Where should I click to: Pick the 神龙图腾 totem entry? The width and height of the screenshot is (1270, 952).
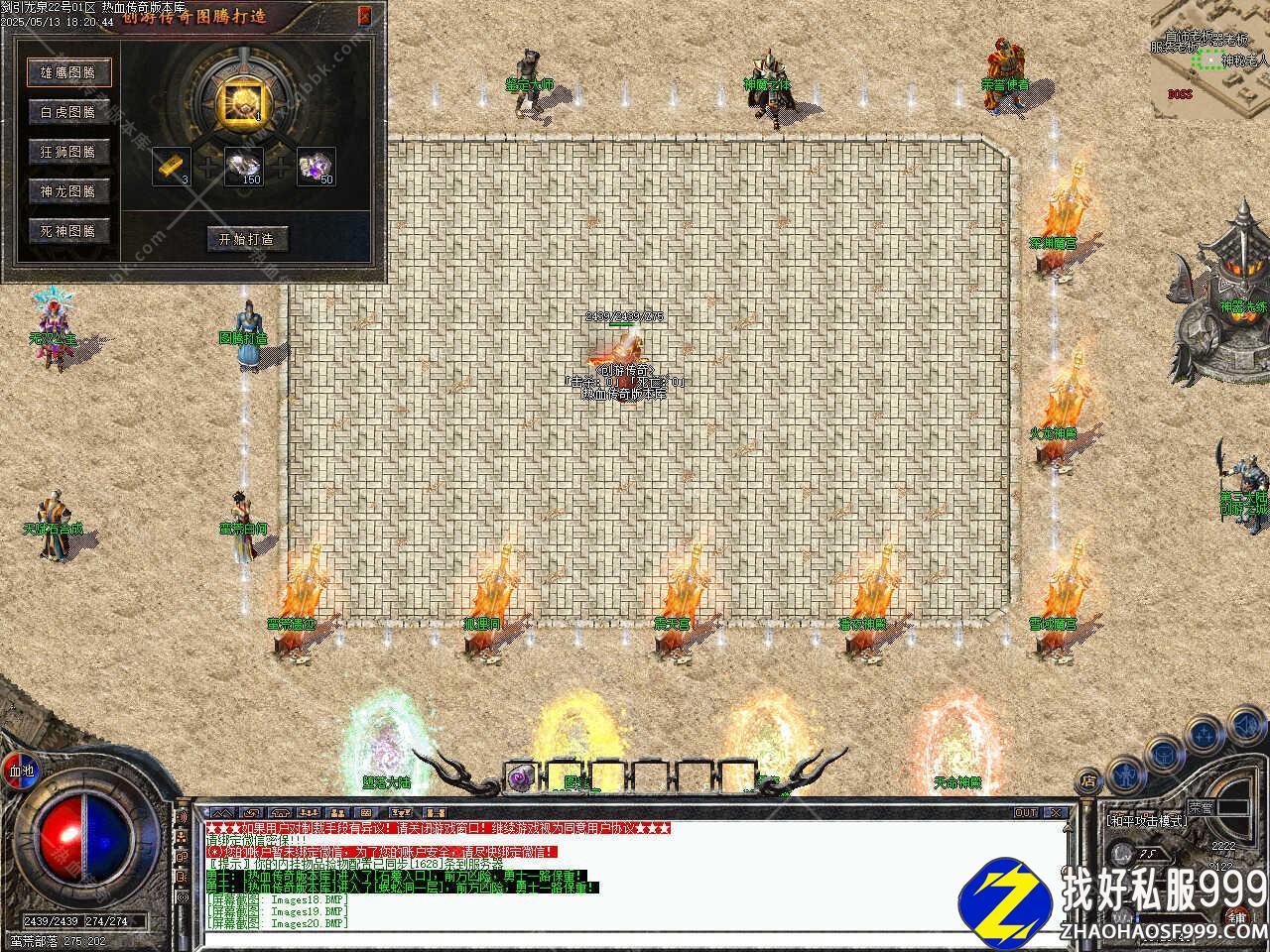tap(68, 191)
